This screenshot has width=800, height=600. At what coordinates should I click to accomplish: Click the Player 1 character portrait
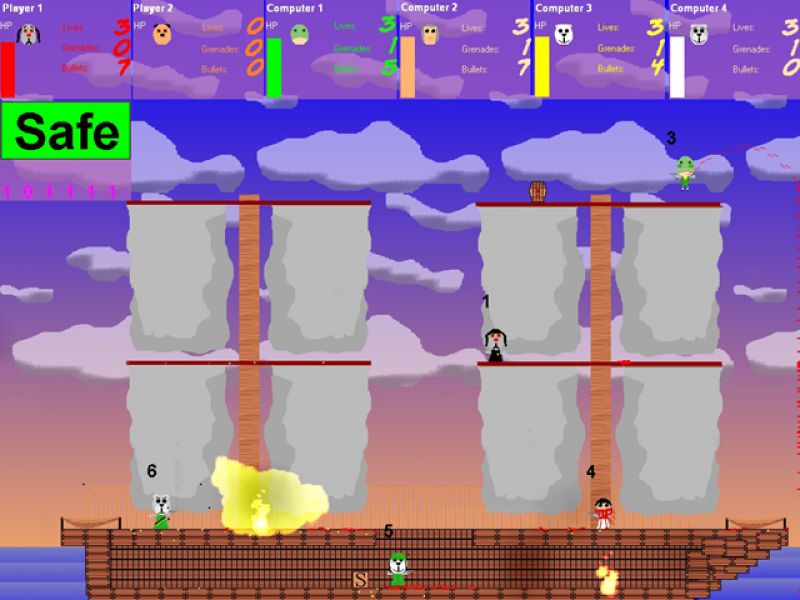tap(30, 34)
